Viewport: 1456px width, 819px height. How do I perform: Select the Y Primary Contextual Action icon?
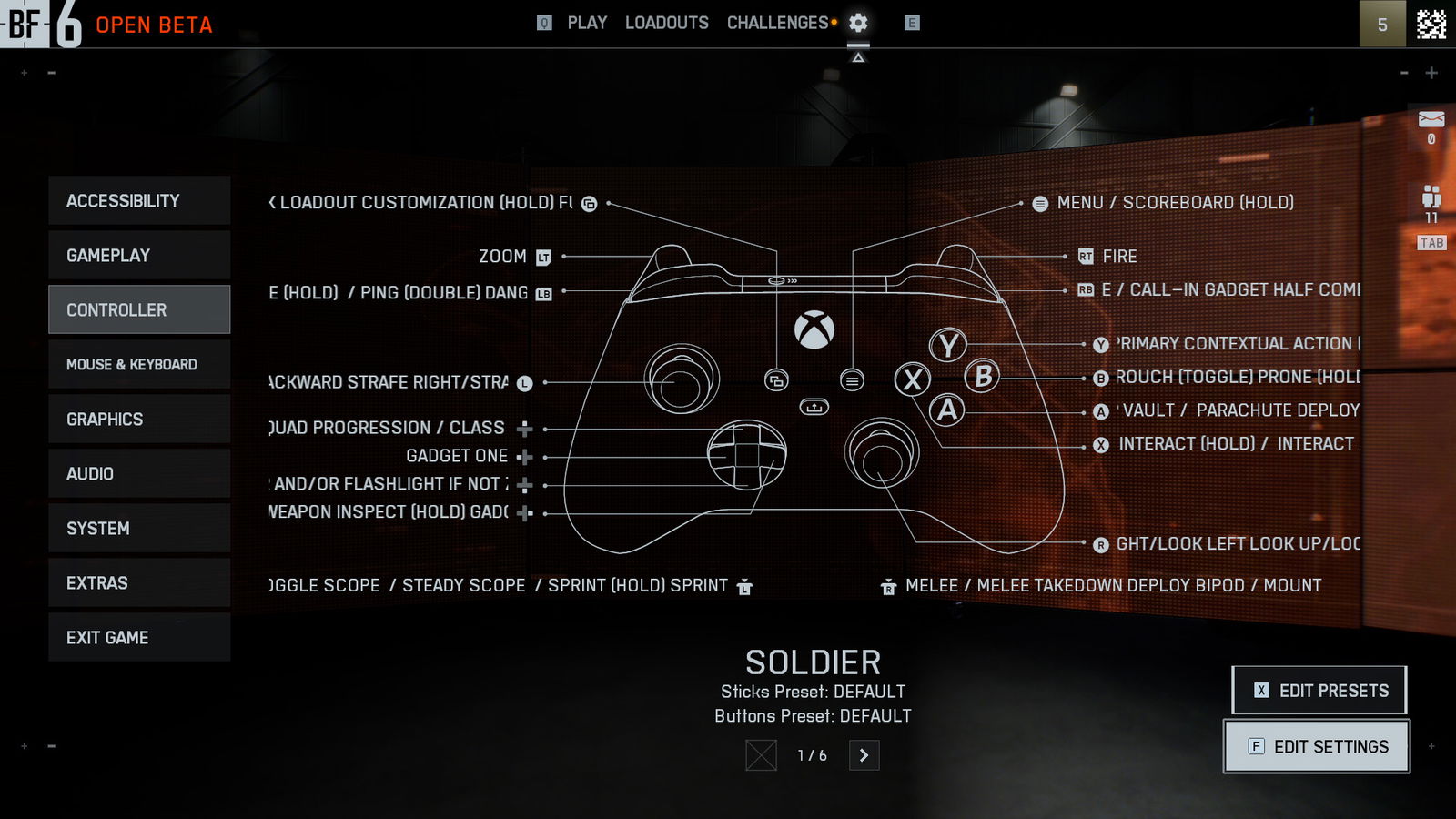click(1101, 344)
